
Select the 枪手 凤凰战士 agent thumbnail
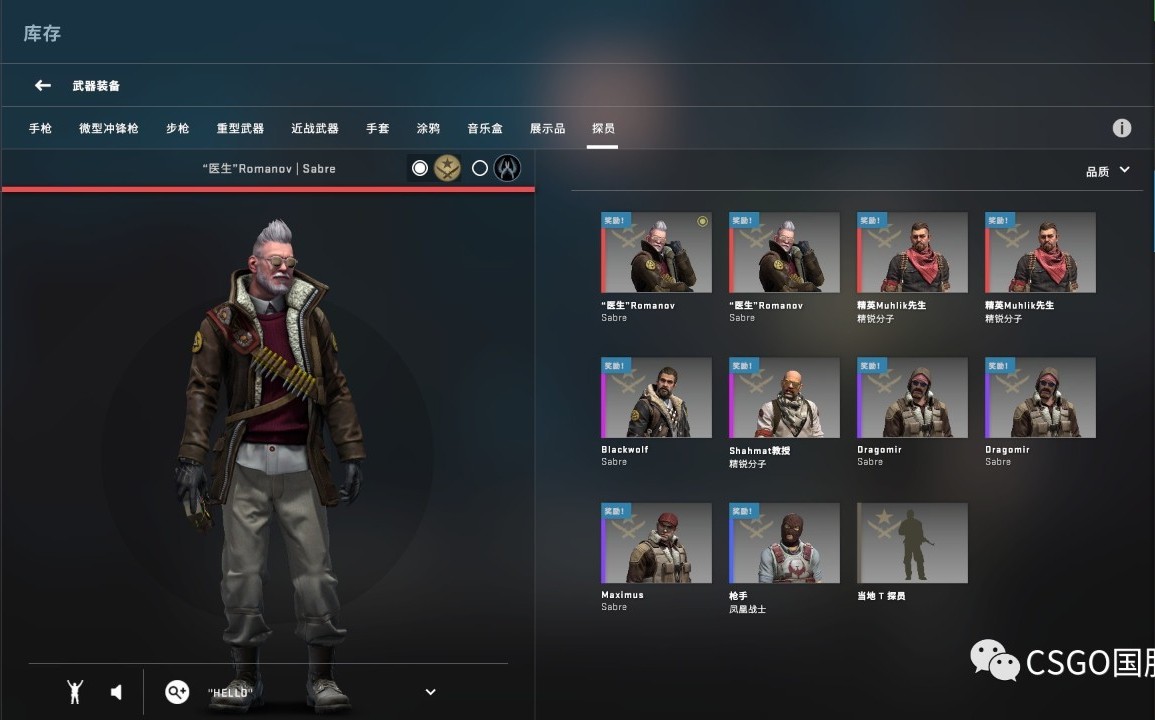[784, 543]
